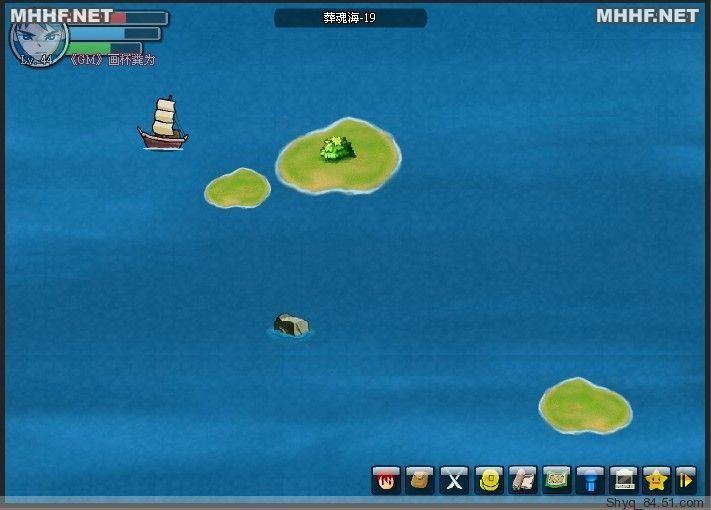The width and height of the screenshot is (711, 510).
Task: Show the green world map
Action: click(557, 480)
